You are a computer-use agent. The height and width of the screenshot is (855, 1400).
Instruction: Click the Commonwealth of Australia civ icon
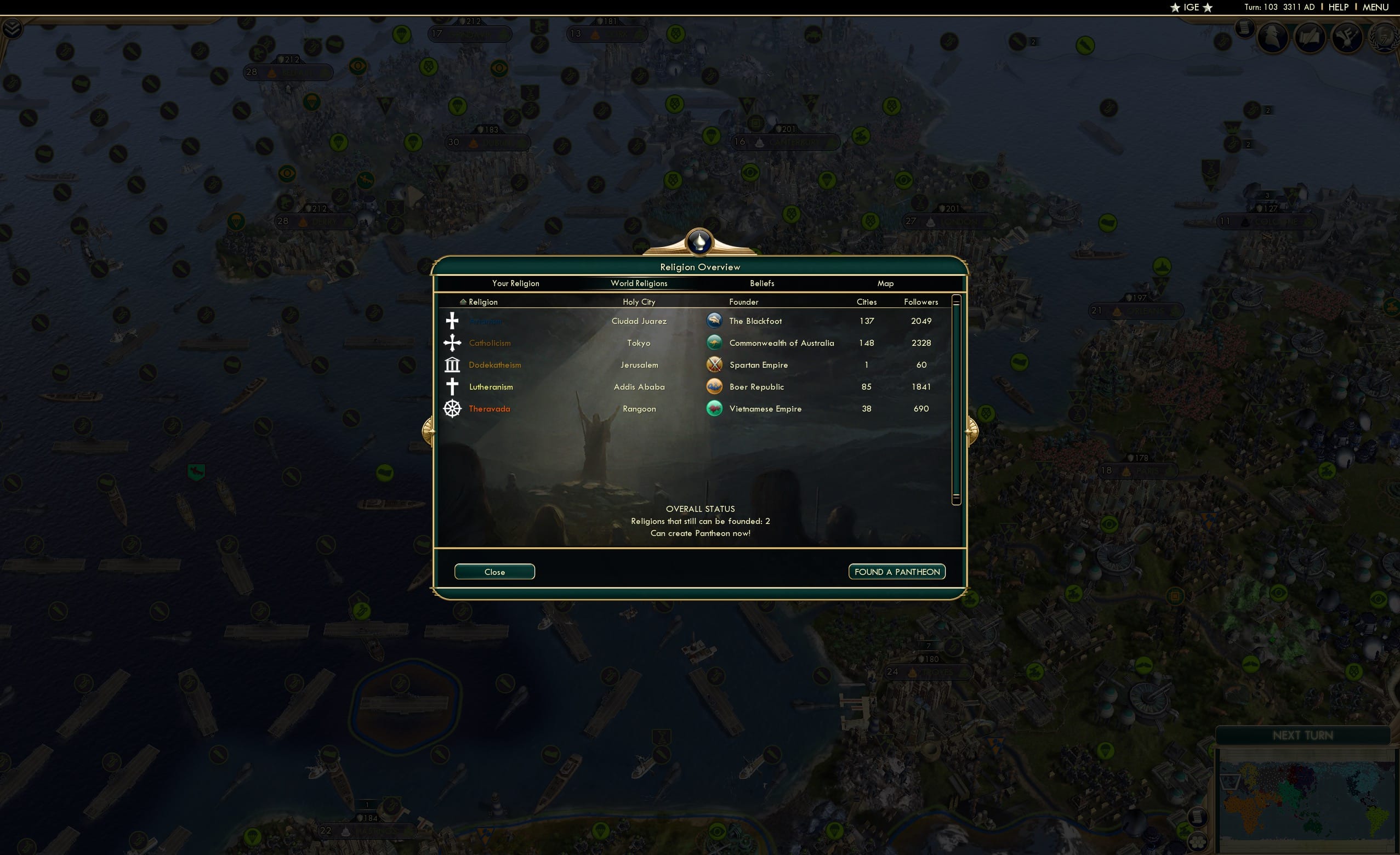(x=715, y=343)
